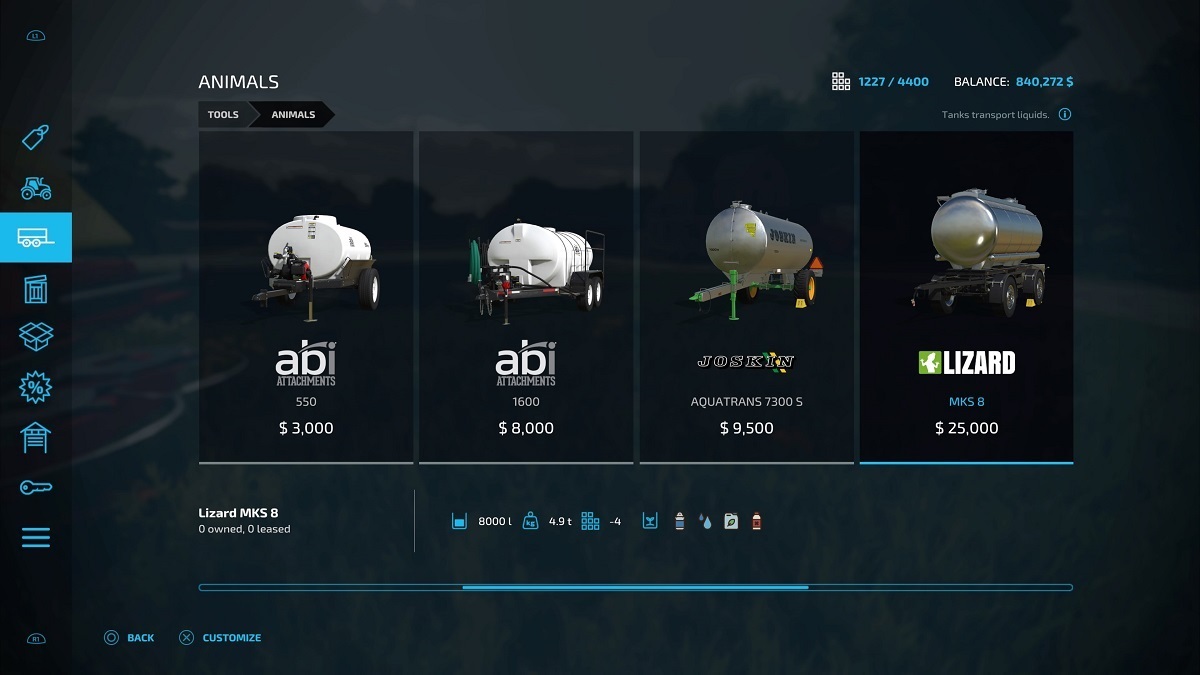Open the tractor vehicles sidebar category
This screenshot has height=675, width=1200.
(x=36, y=187)
